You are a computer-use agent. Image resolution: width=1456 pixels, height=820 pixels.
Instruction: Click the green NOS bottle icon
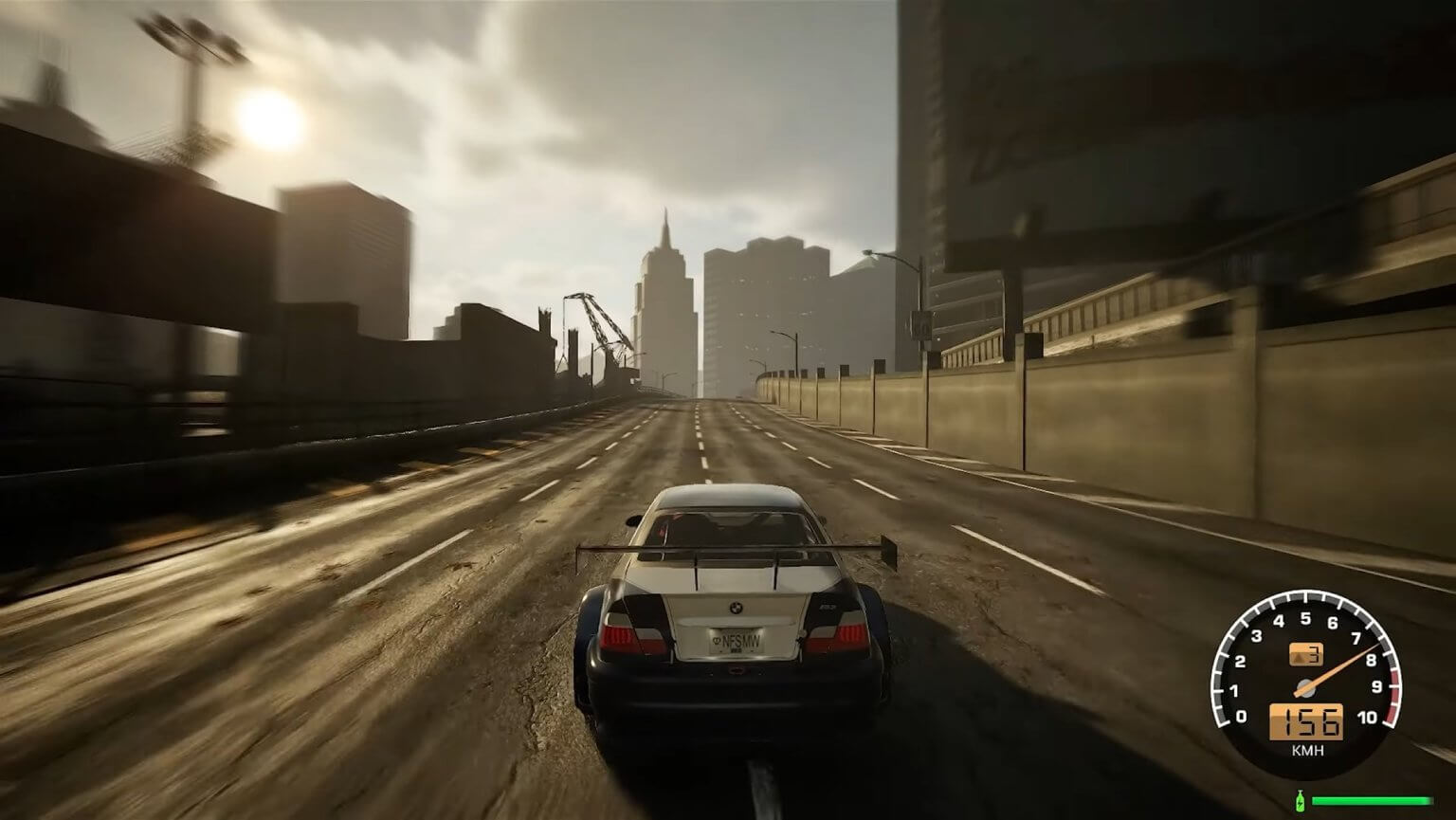point(1299,799)
